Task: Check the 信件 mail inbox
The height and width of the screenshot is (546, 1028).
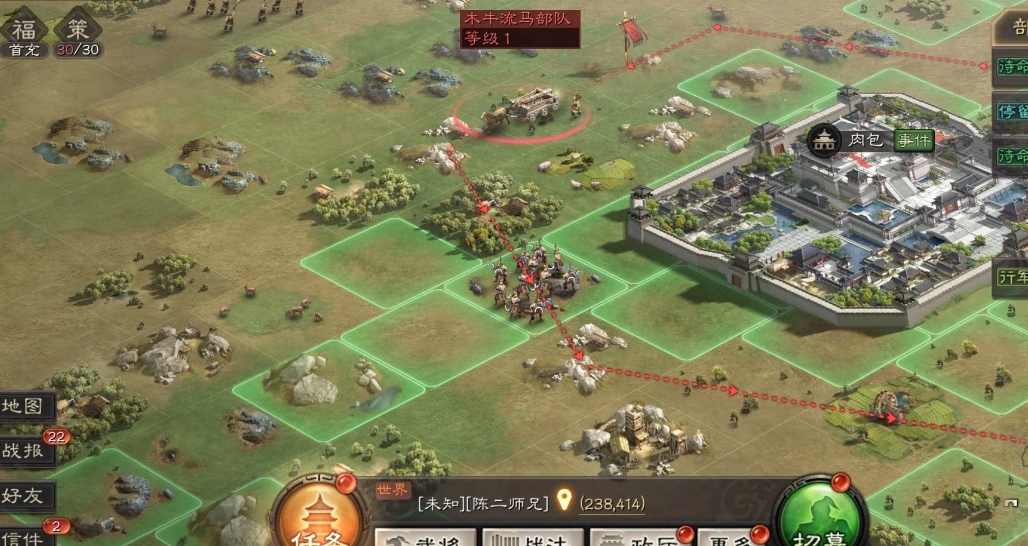Action: click(x=25, y=536)
